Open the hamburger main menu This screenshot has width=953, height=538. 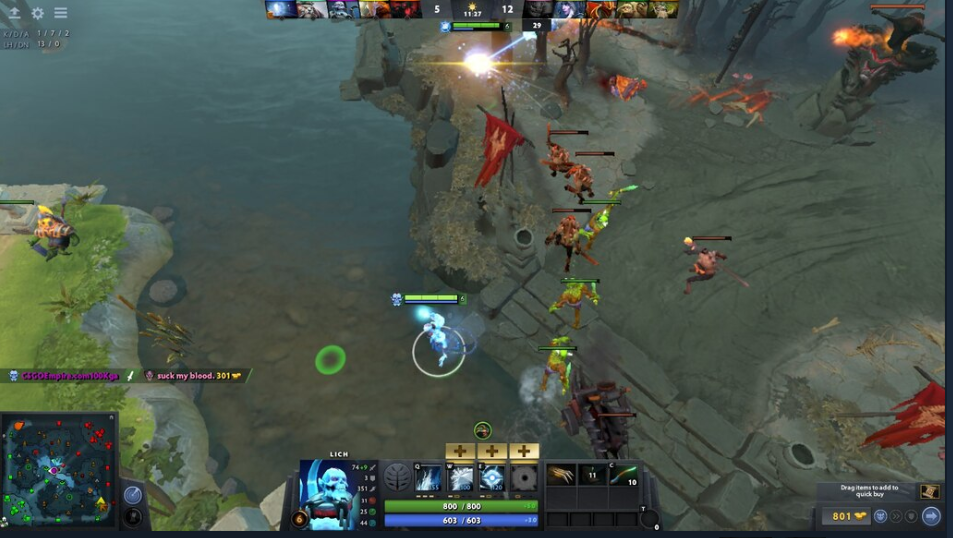pyautogui.click(x=61, y=13)
